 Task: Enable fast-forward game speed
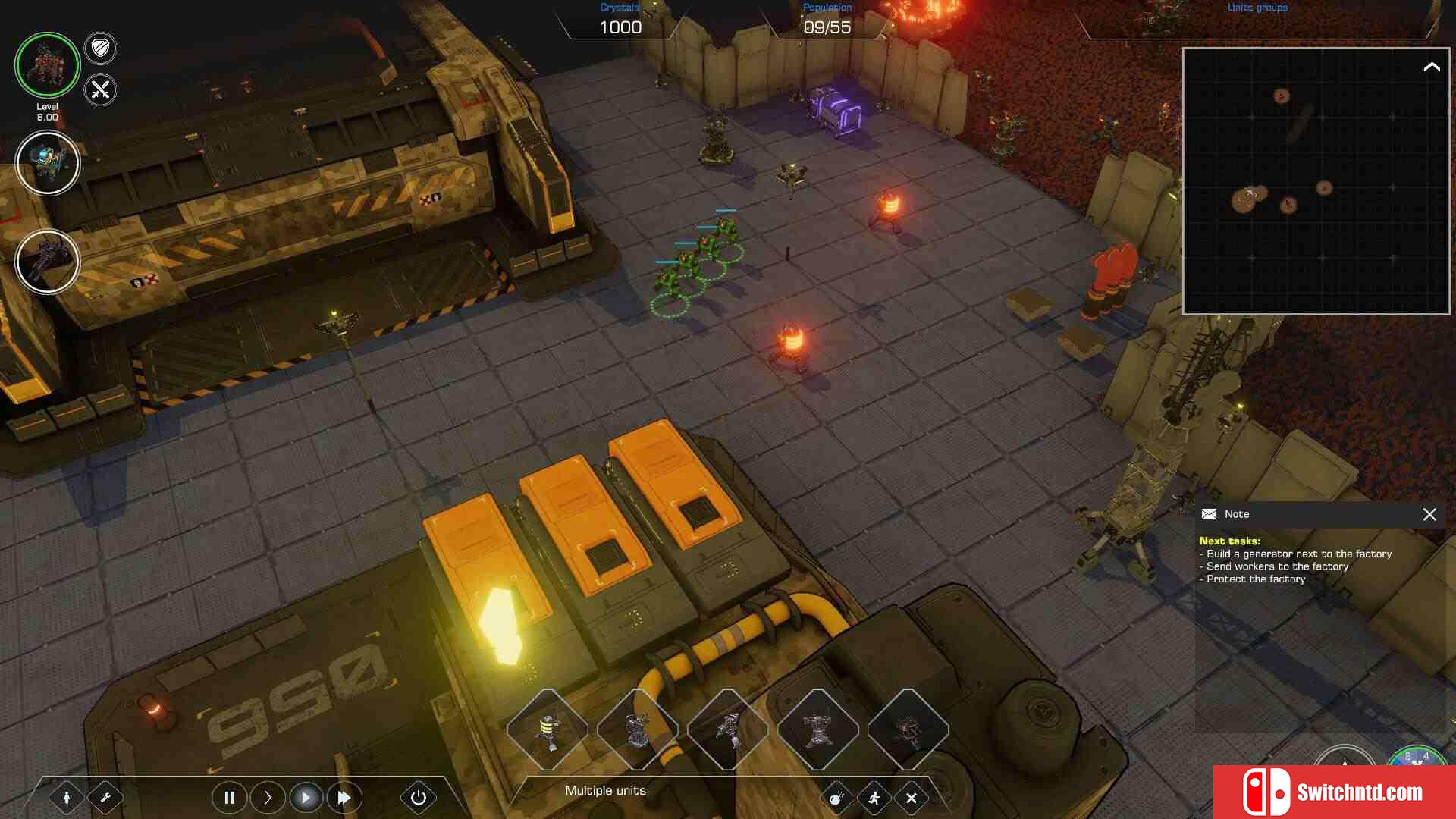(x=344, y=798)
